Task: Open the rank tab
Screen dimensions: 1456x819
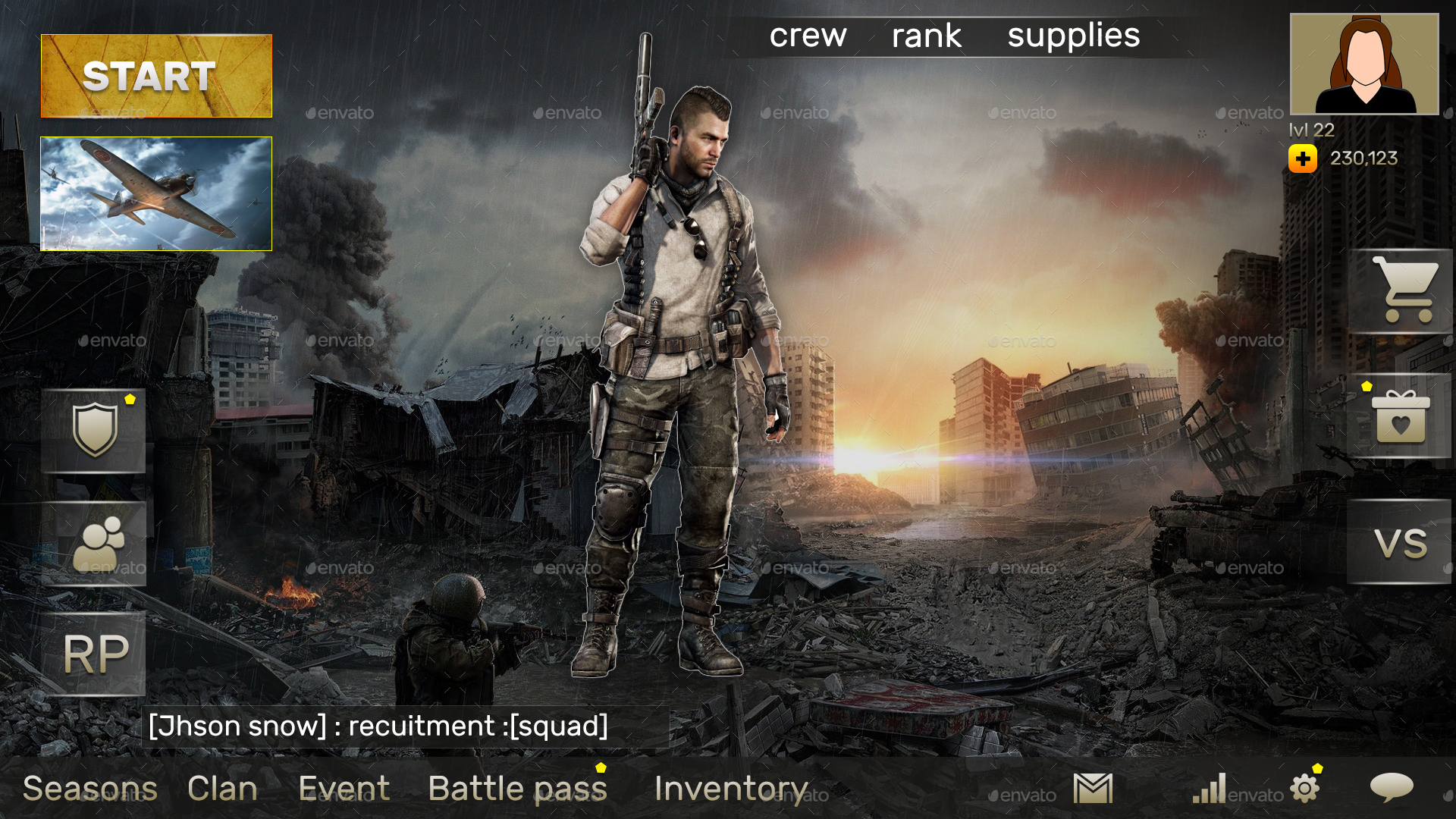Action: [927, 35]
